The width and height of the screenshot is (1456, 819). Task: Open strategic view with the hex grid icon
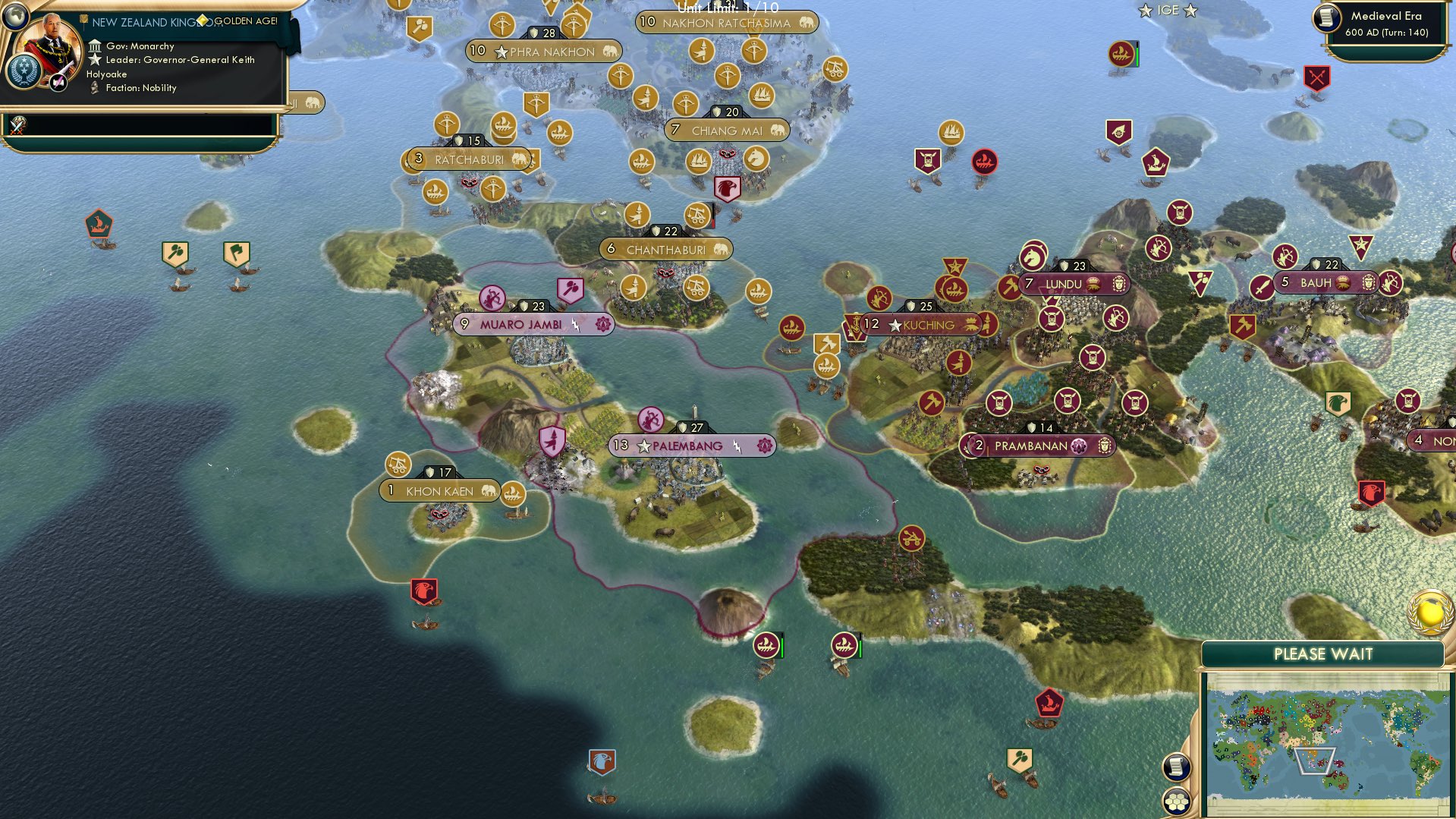coord(1175,802)
